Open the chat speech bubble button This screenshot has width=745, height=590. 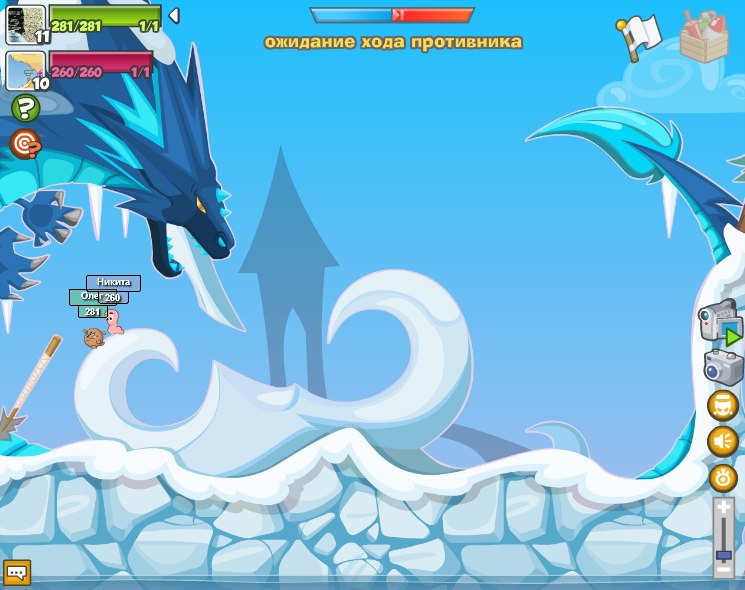[18, 572]
